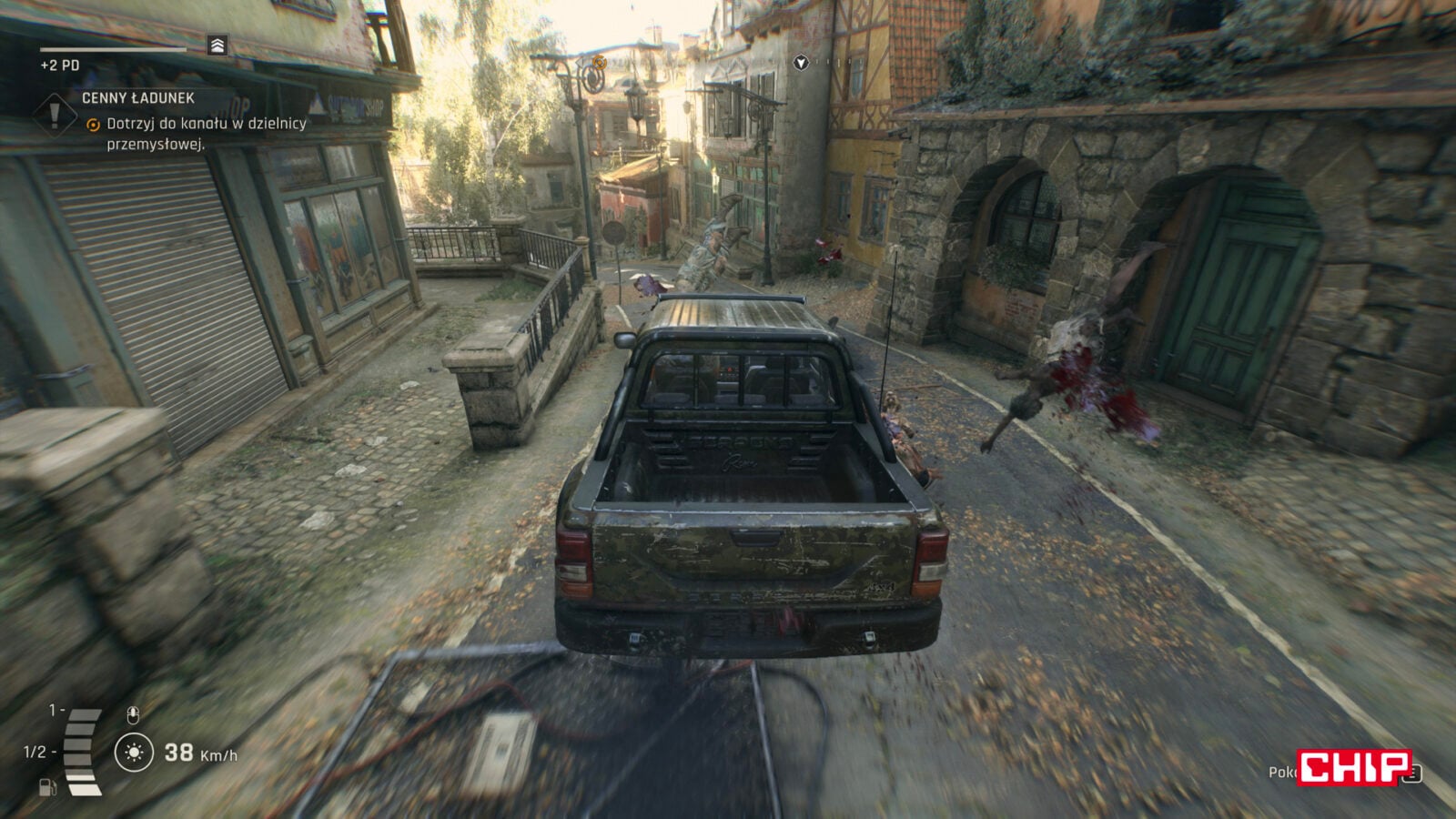Toggle the vehicle headlights icon
This screenshot has width=1456, height=819.
tap(134, 753)
